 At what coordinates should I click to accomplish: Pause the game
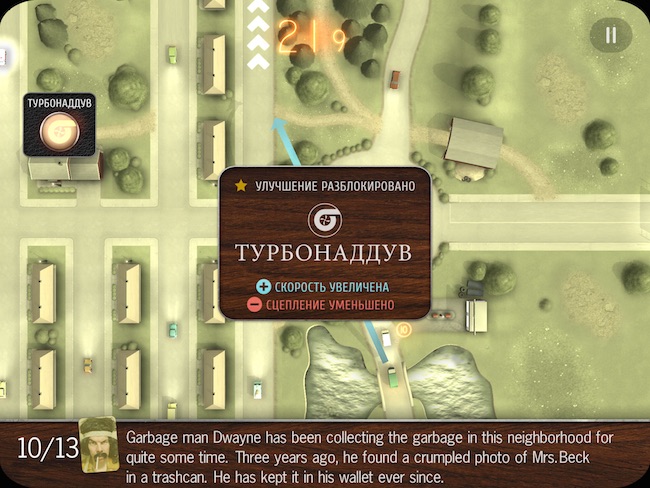click(x=610, y=36)
